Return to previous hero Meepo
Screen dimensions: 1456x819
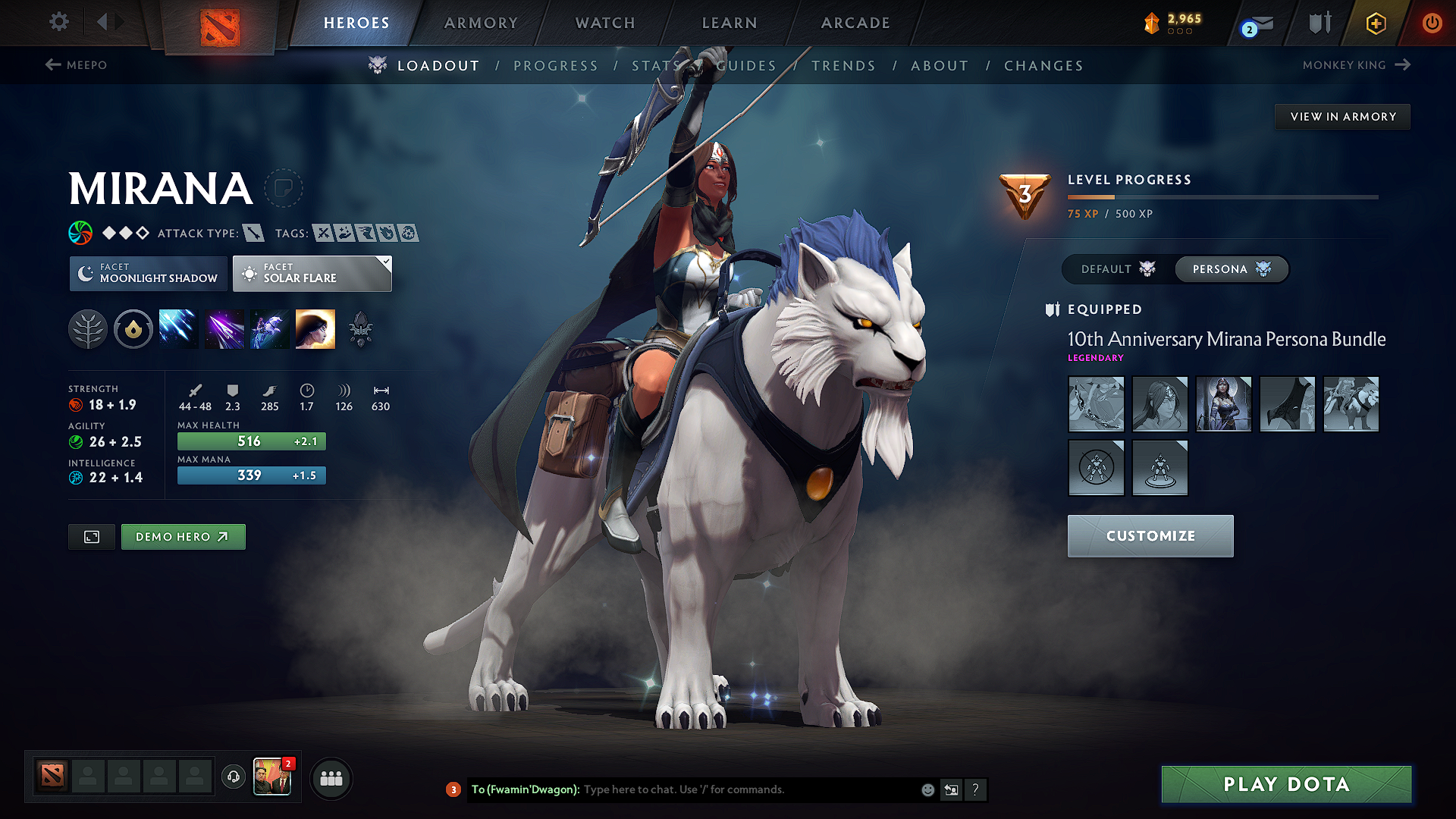[78, 65]
